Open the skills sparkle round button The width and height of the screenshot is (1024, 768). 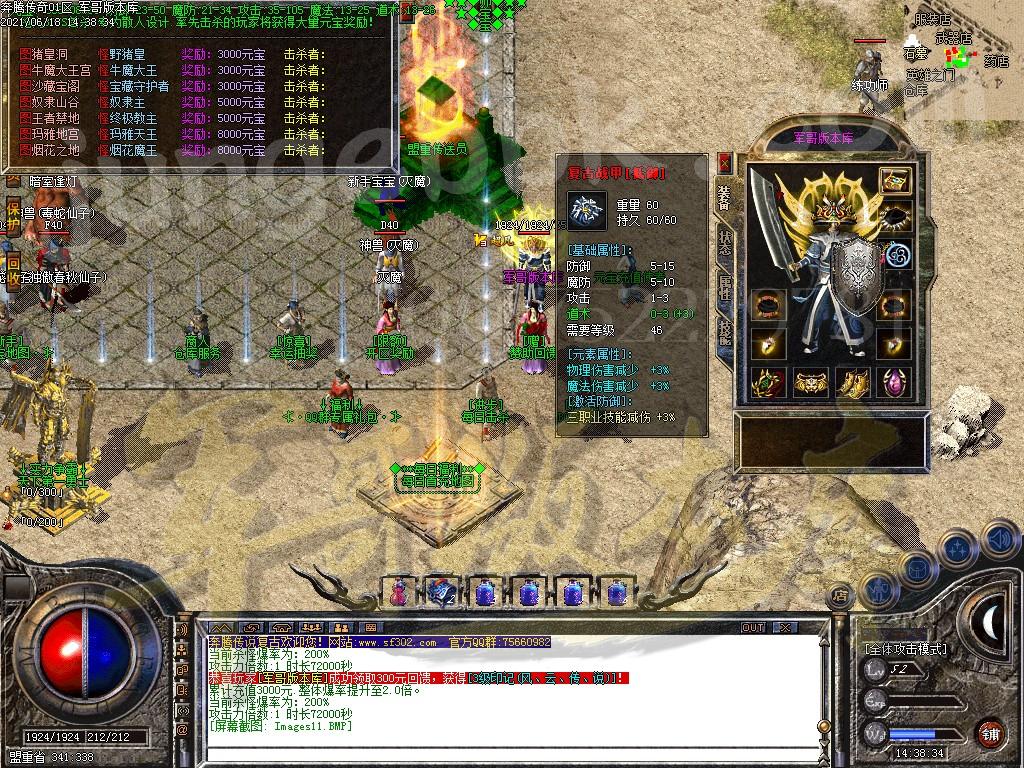pyautogui.click(x=957, y=548)
